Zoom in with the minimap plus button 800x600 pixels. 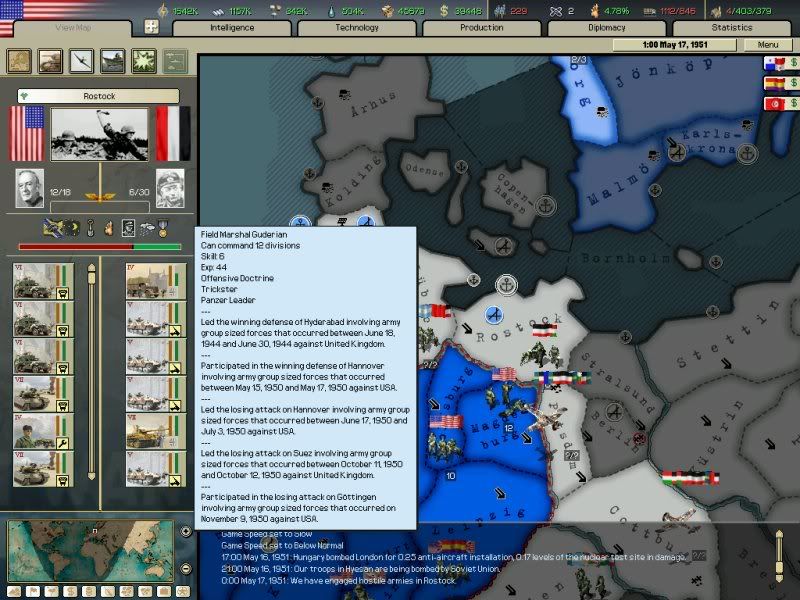[x=186, y=531]
